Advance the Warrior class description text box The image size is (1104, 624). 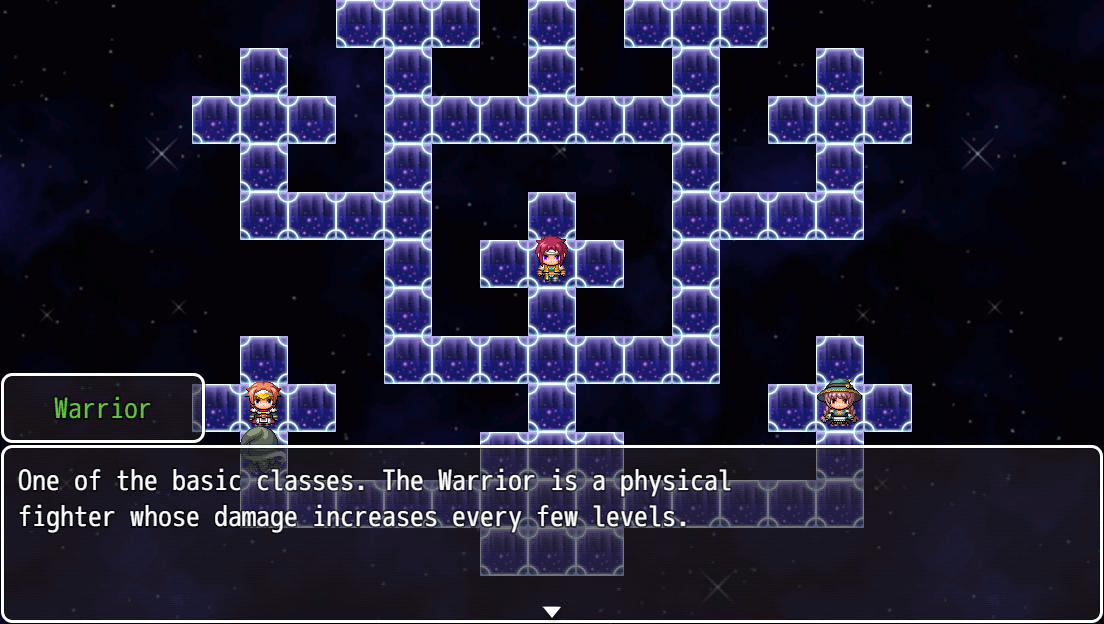(551, 533)
